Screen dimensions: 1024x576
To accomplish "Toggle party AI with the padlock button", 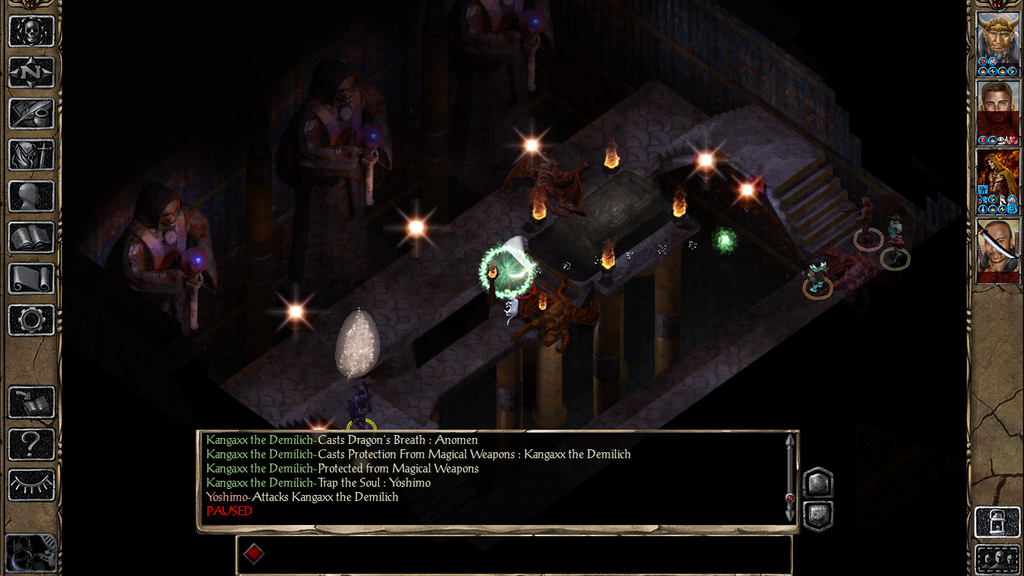I will pyautogui.click(x=997, y=522).
